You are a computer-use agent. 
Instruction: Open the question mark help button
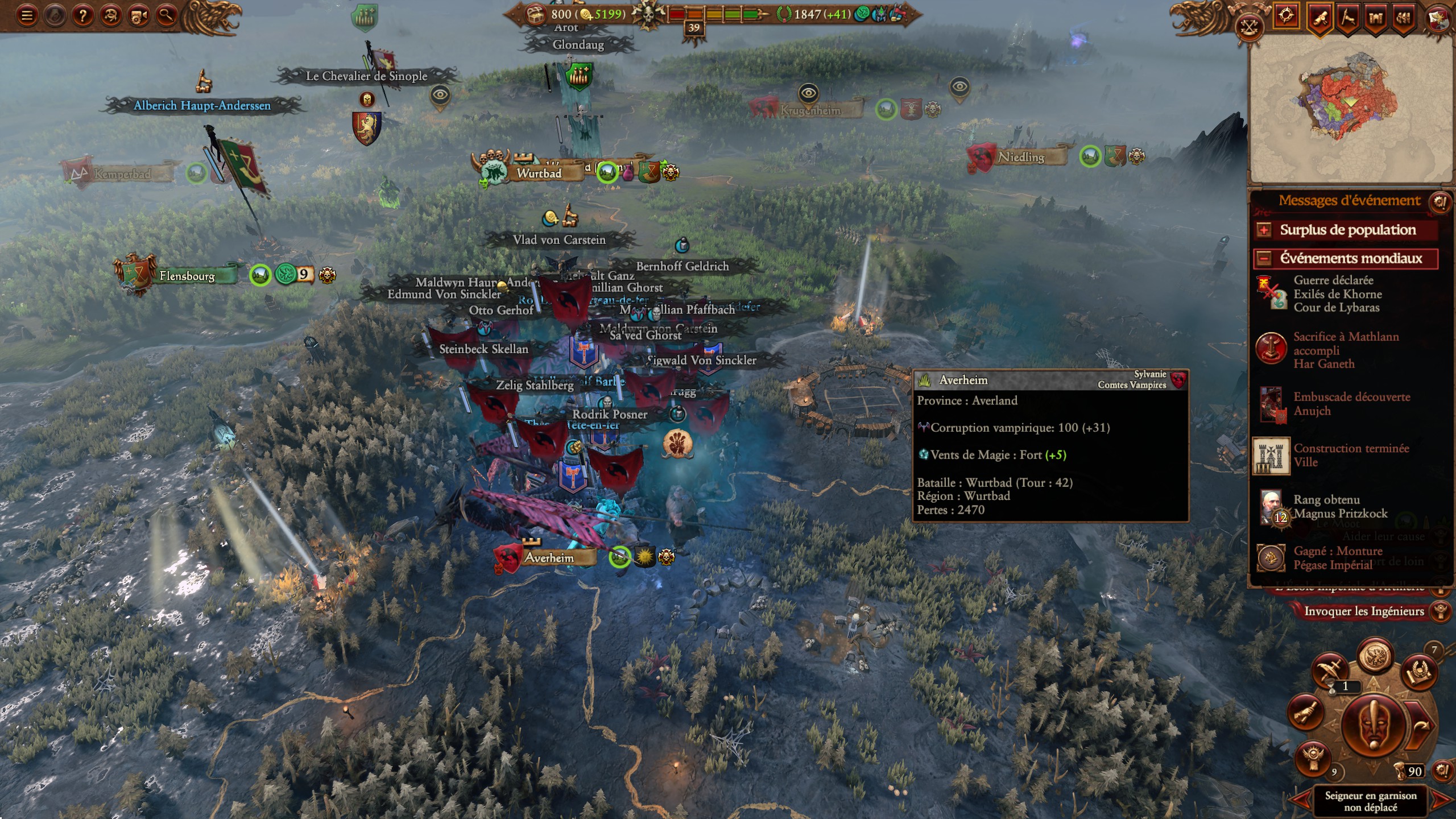[82, 15]
